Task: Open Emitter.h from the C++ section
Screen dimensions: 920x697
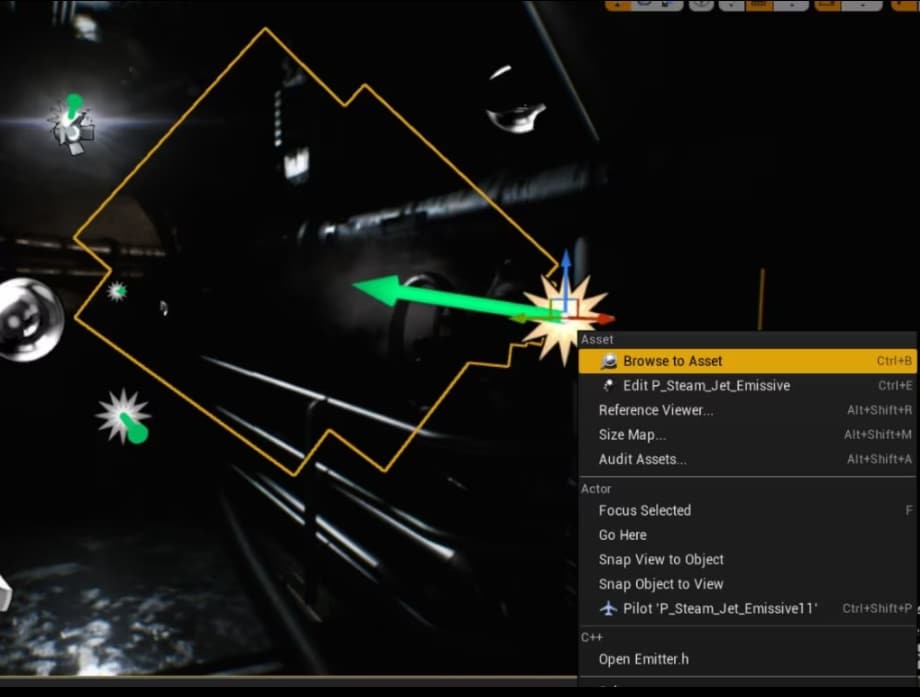Action: (642, 659)
